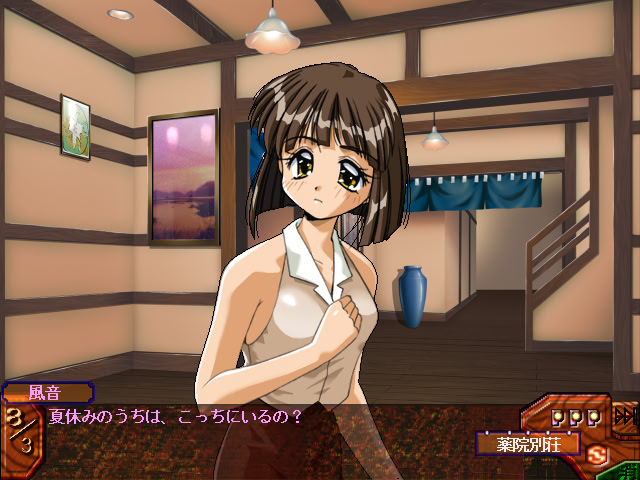Click the 薬院別荘 location label
Image resolution: width=640 pixels, height=480 pixels.
coord(528,441)
